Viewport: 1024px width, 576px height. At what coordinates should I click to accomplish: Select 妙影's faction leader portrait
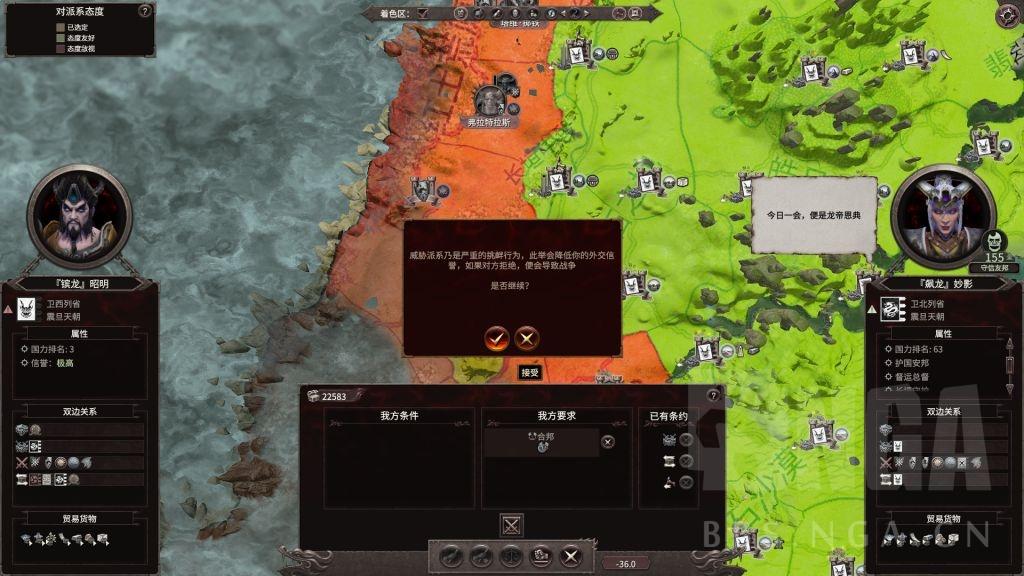tap(942, 217)
